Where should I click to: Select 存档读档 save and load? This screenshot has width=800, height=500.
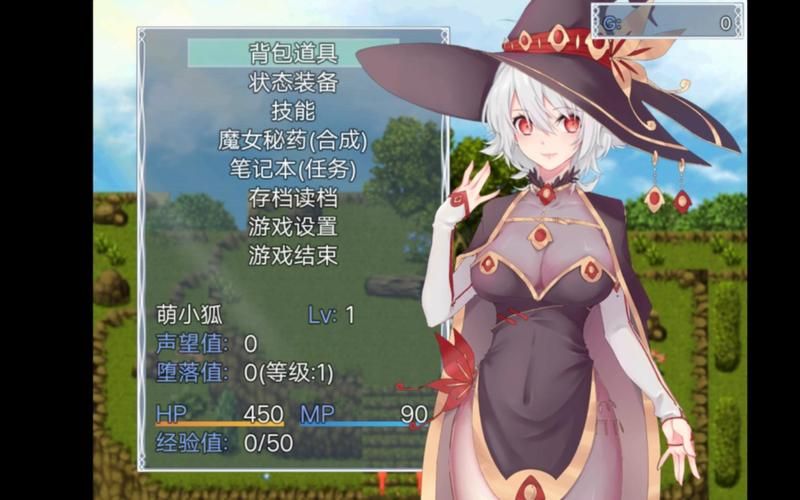tap(293, 198)
